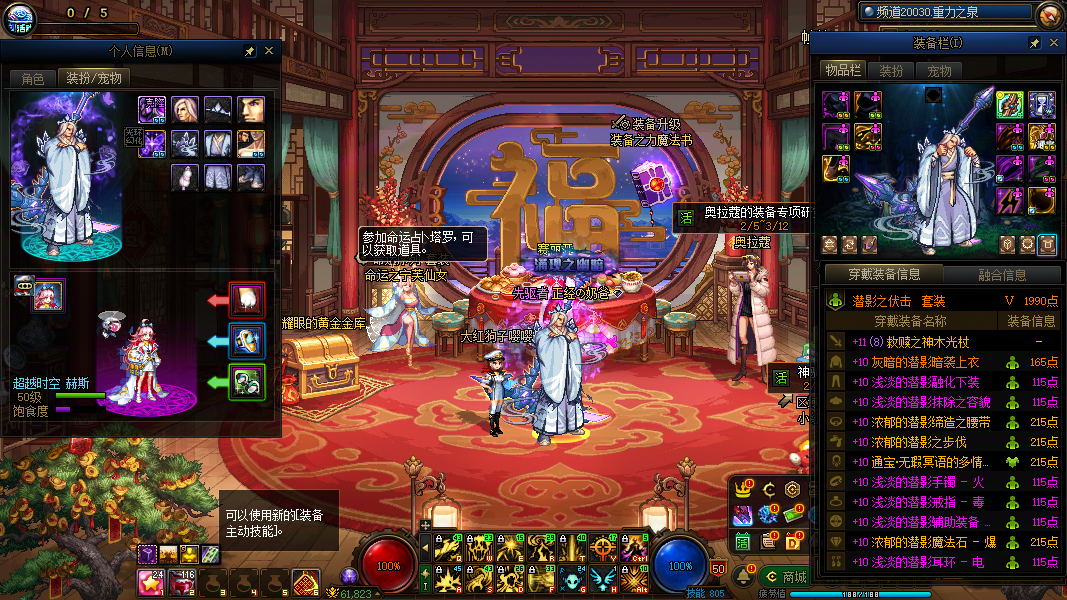Screen dimensions: 1067x600
Task: Select the blue pet equipment slot
Action: (x=246, y=340)
